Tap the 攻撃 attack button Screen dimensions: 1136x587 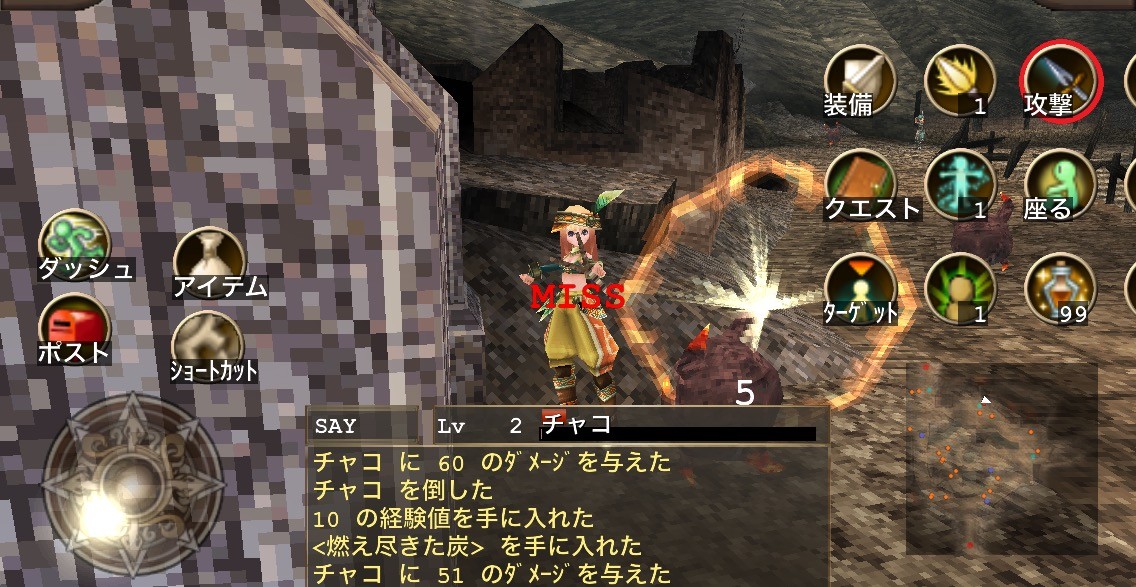click(1060, 82)
